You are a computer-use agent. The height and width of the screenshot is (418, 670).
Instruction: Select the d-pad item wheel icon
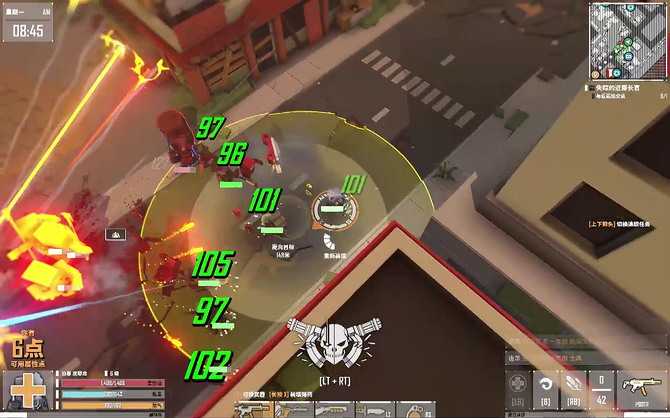pyautogui.click(x=516, y=384)
